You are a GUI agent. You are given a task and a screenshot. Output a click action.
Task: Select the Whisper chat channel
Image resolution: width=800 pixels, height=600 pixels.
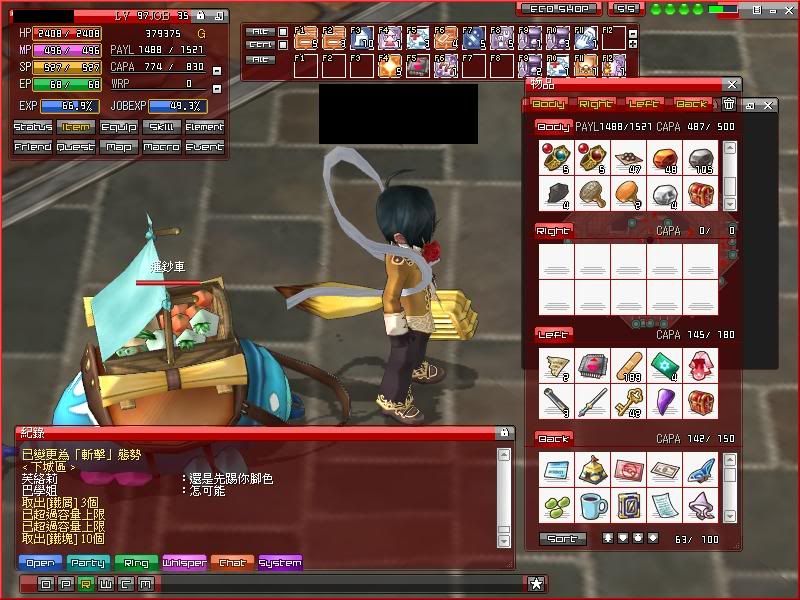[184, 563]
